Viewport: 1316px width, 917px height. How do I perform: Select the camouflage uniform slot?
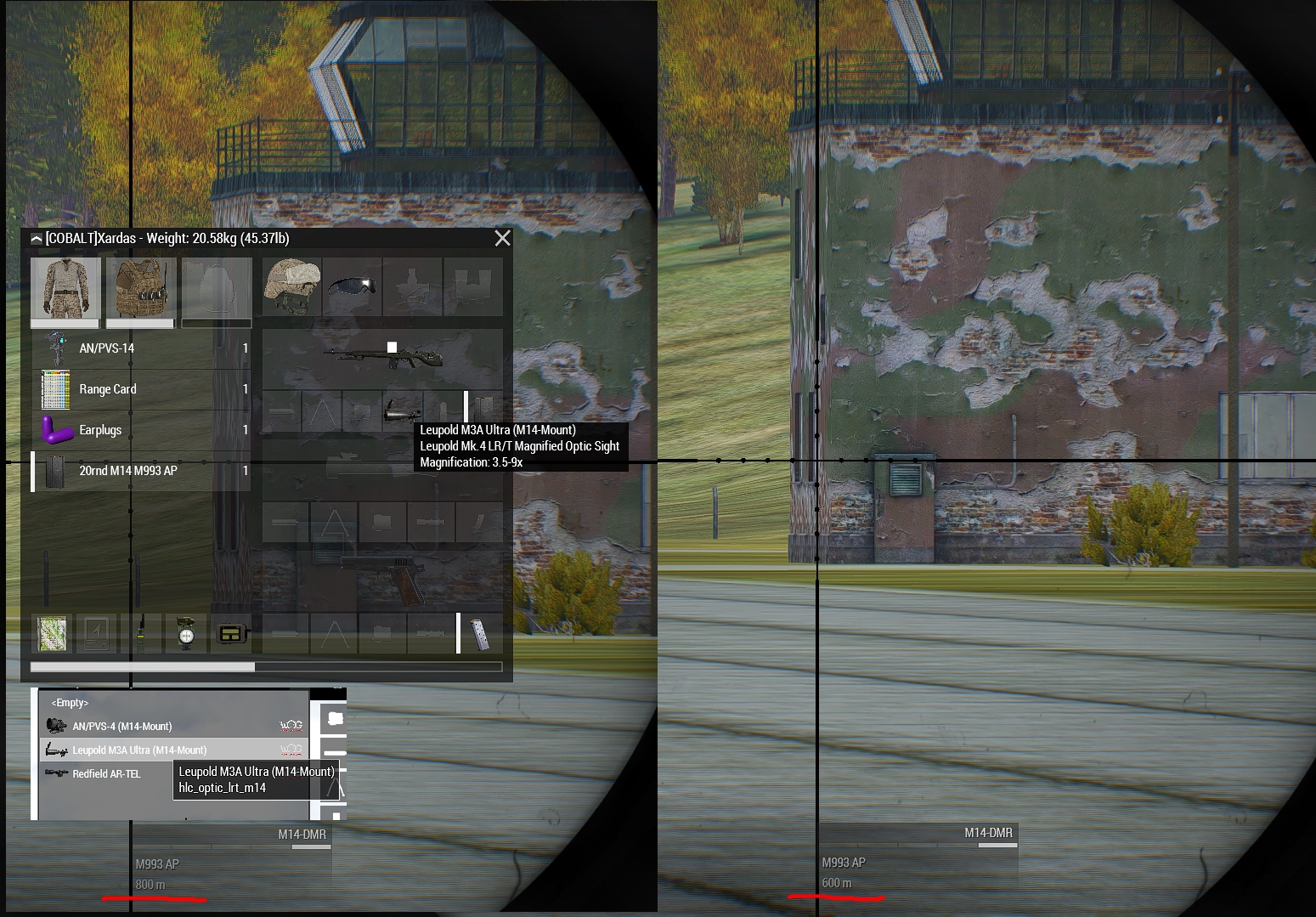pos(65,288)
